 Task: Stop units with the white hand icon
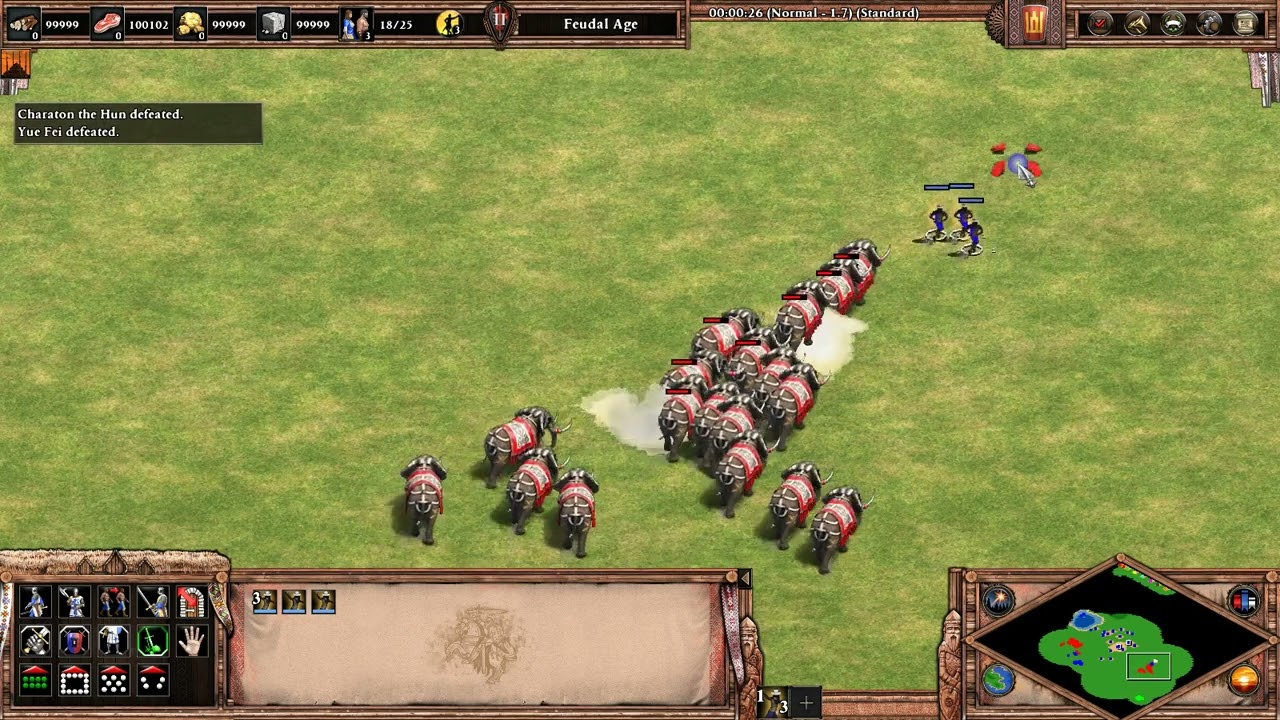(191, 641)
